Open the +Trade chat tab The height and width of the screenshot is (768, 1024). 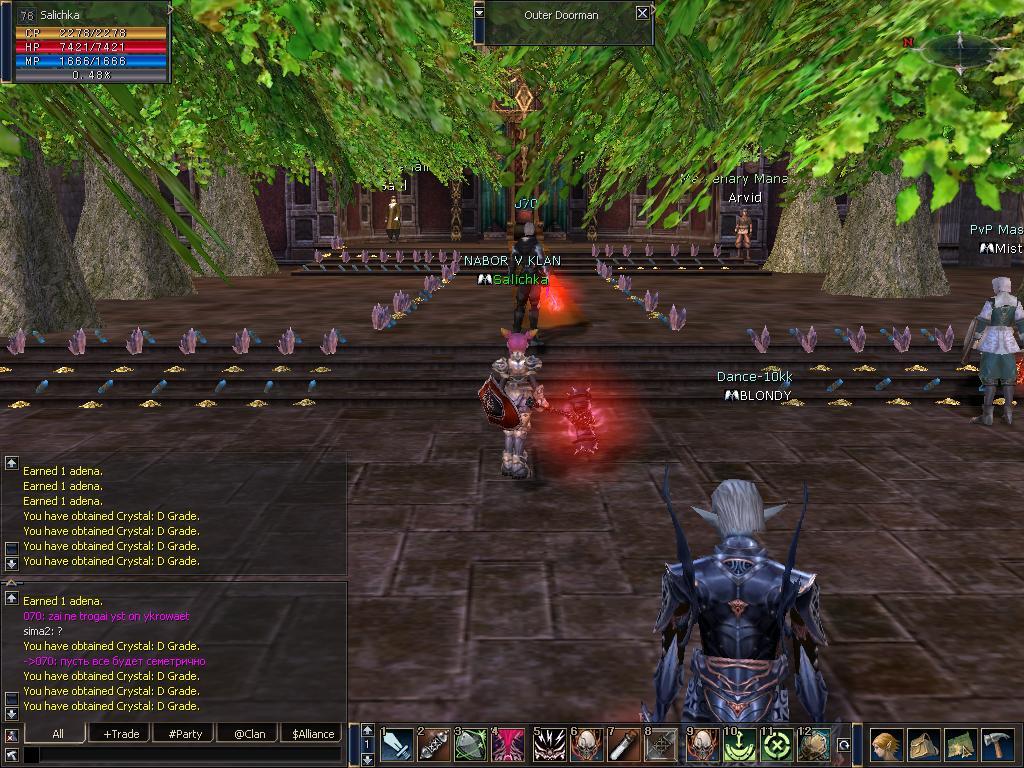[121, 733]
